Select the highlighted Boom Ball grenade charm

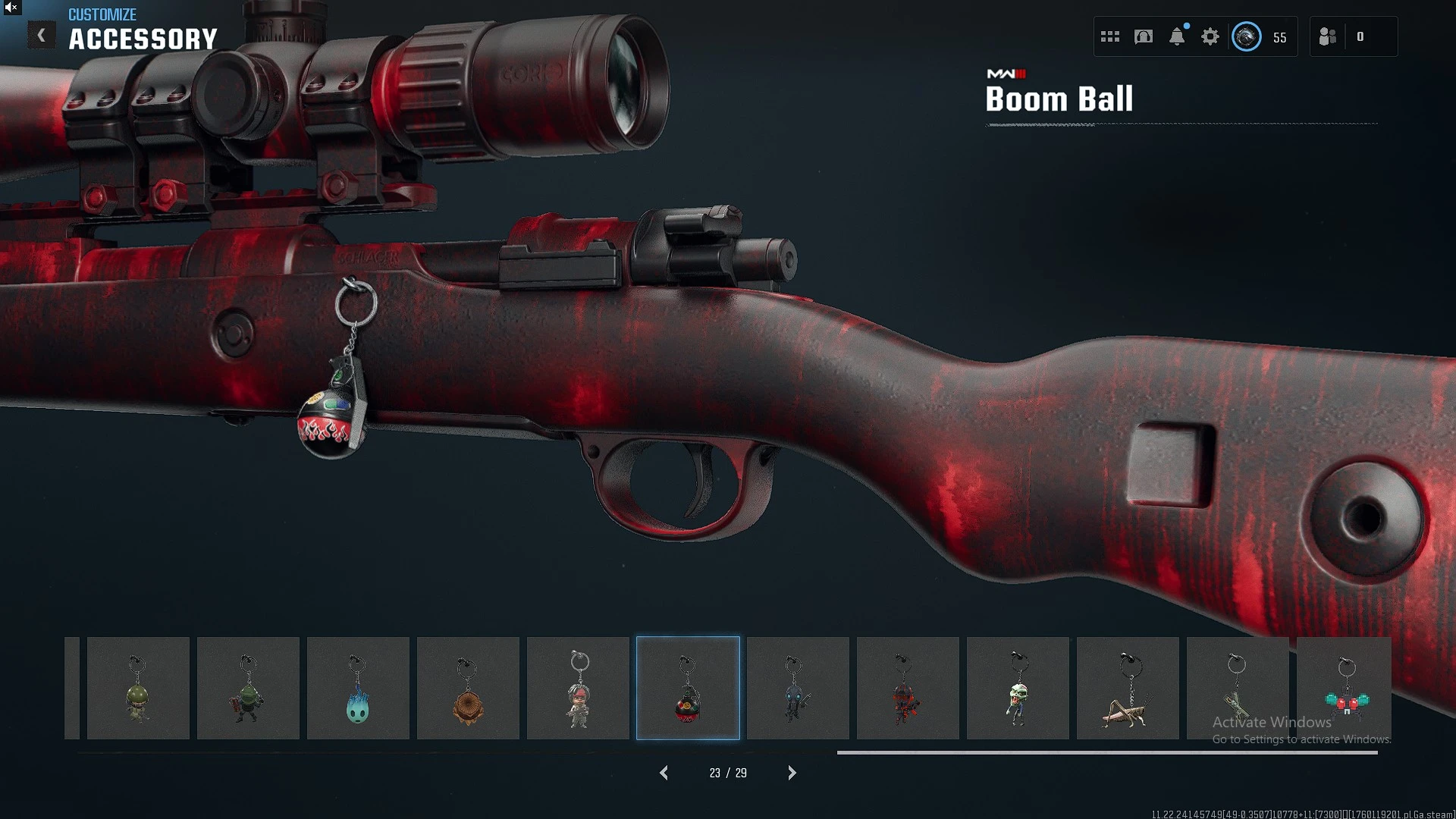(688, 688)
